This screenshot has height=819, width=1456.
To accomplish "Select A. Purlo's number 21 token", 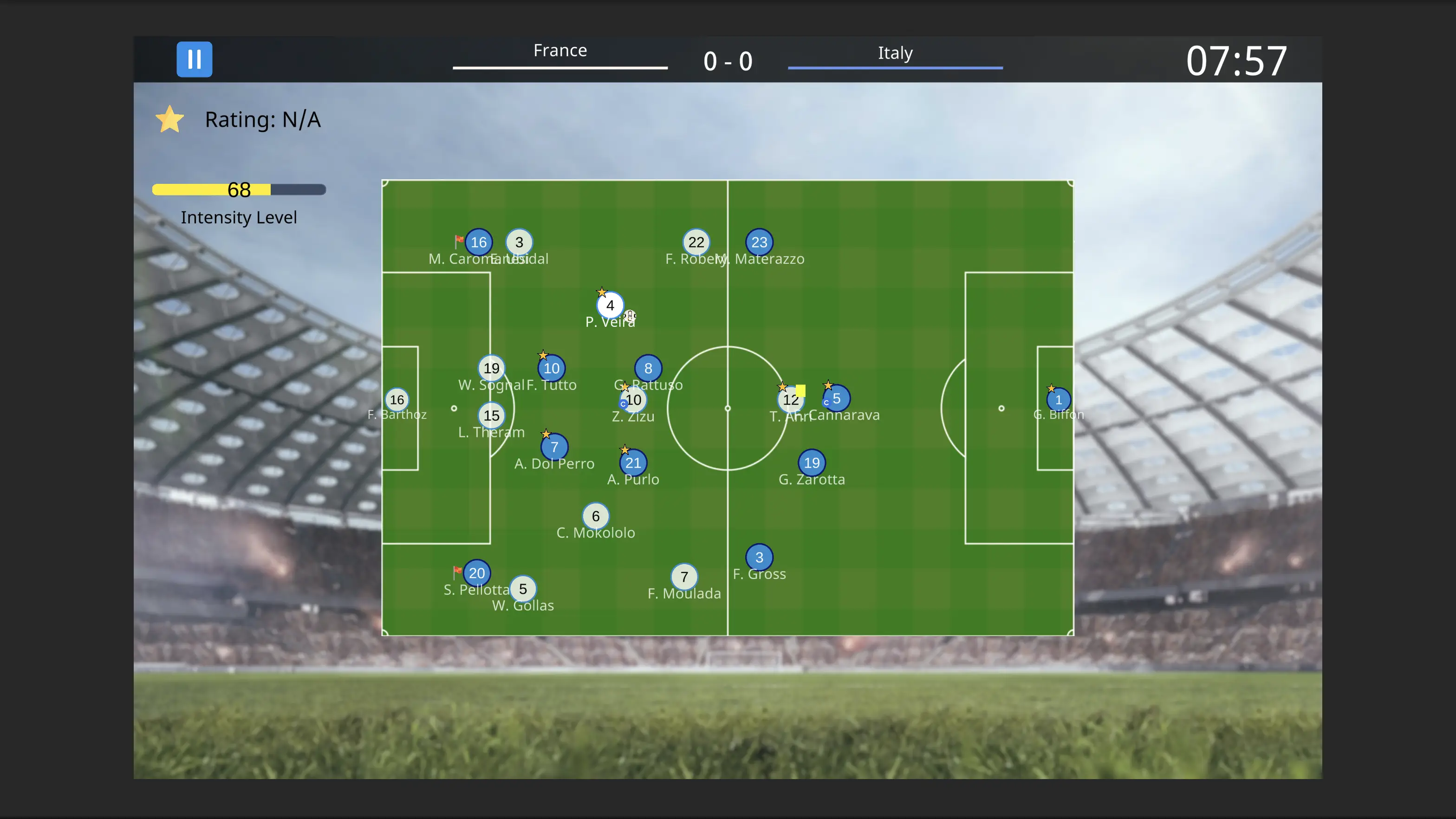I will coord(633,463).
